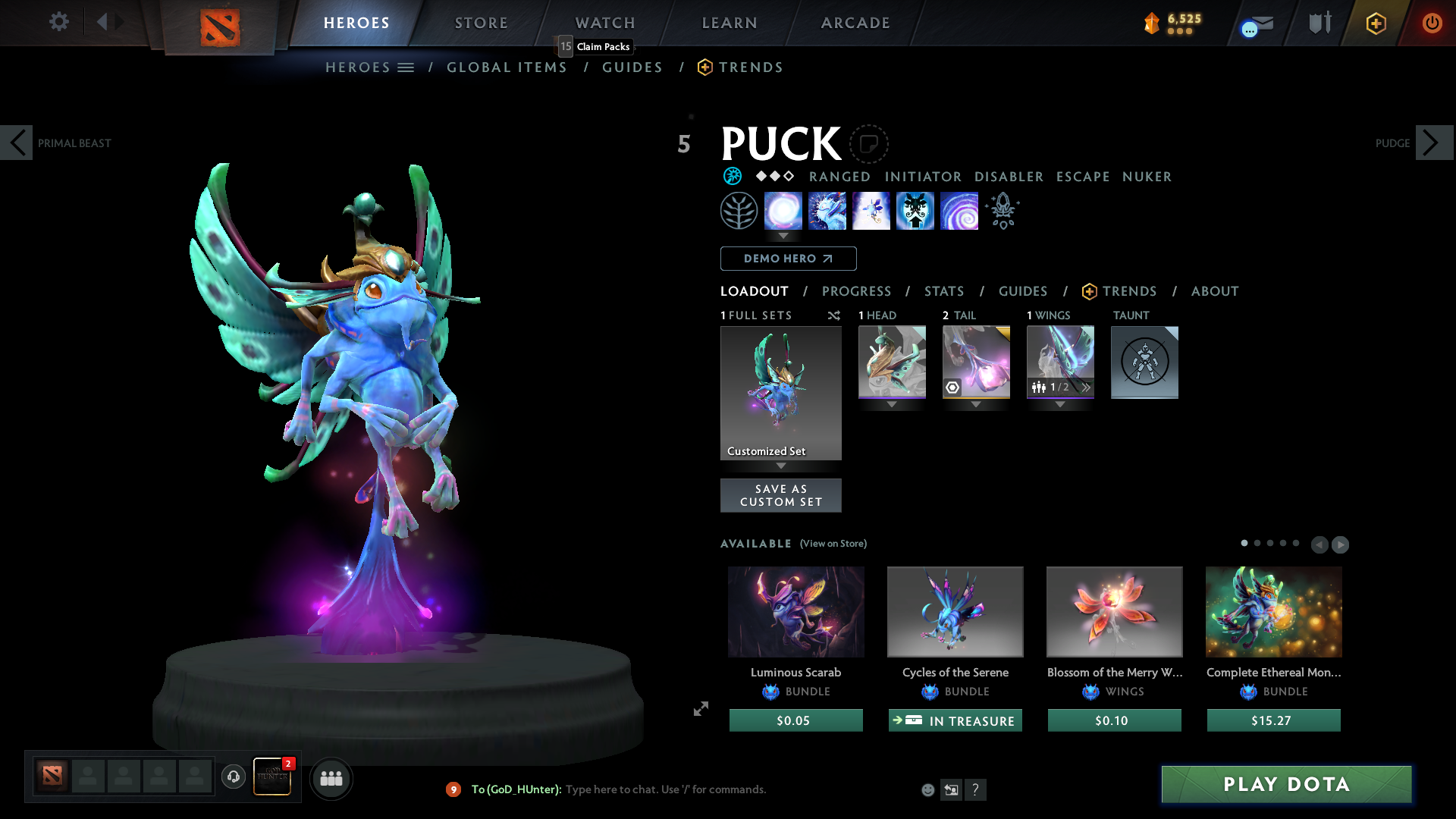
Task: Open Dota Plus gold hexagon icon
Action: tap(1376, 23)
